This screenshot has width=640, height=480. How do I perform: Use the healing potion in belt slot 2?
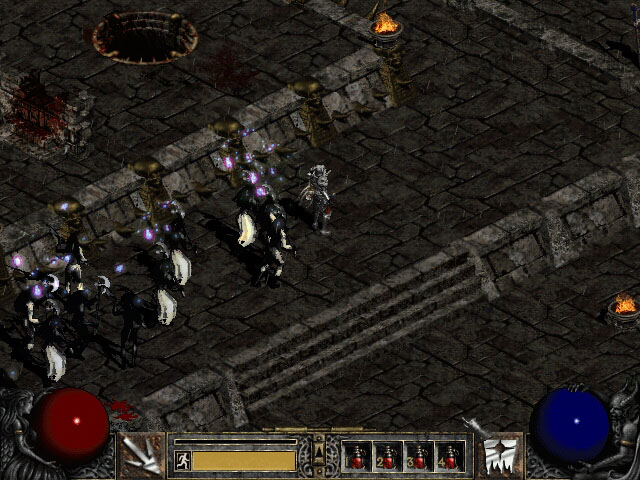[x=388, y=457]
